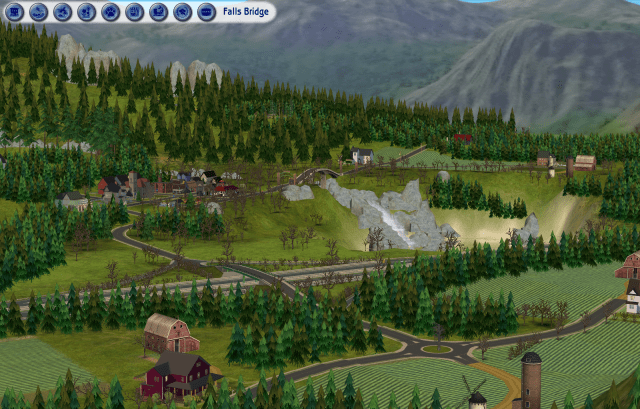Click the building icon in the top toolbar
The height and width of the screenshot is (409, 640).
coord(15,12)
